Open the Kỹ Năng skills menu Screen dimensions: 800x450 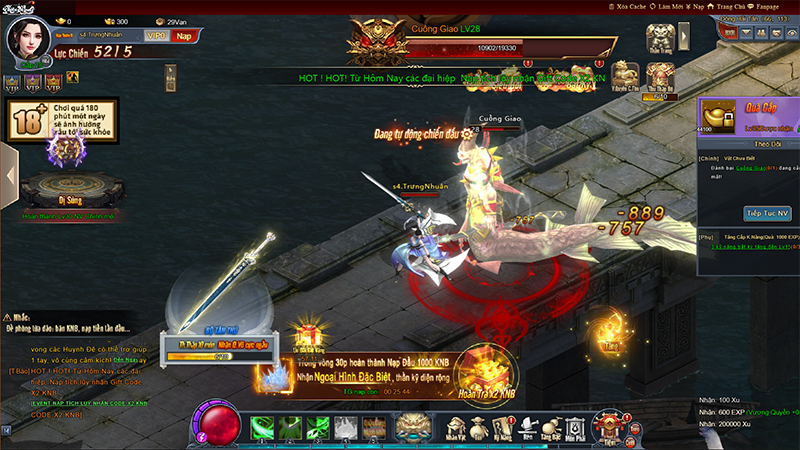[x=505, y=427]
